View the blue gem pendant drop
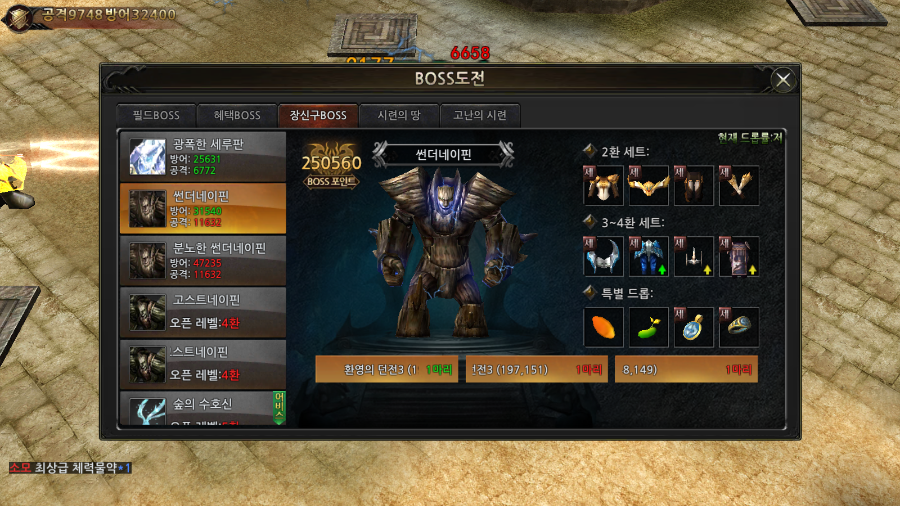This screenshot has width=900, height=506. pos(694,327)
